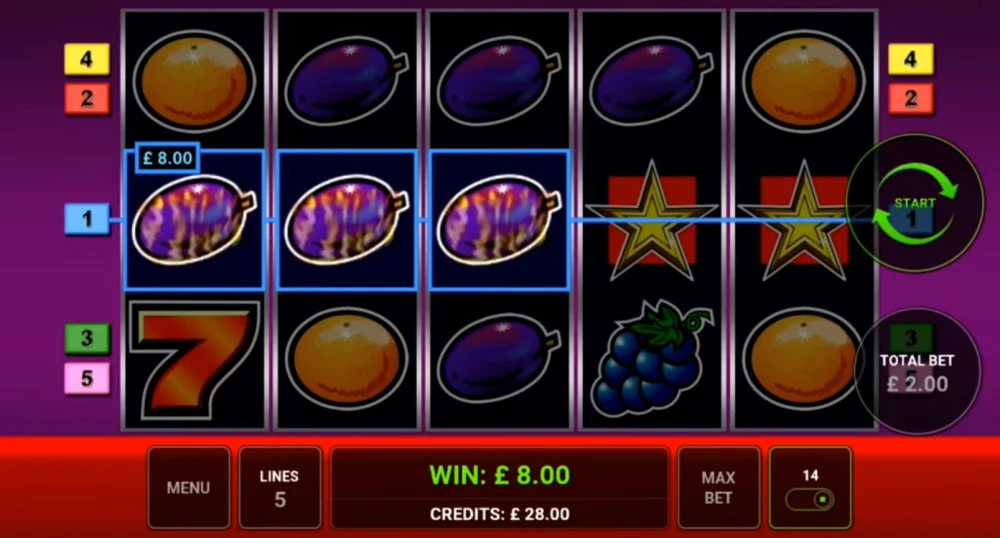Toggle the autoplay switch labeled 14
Screen dimensions: 1000x538
(x=810, y=497)
